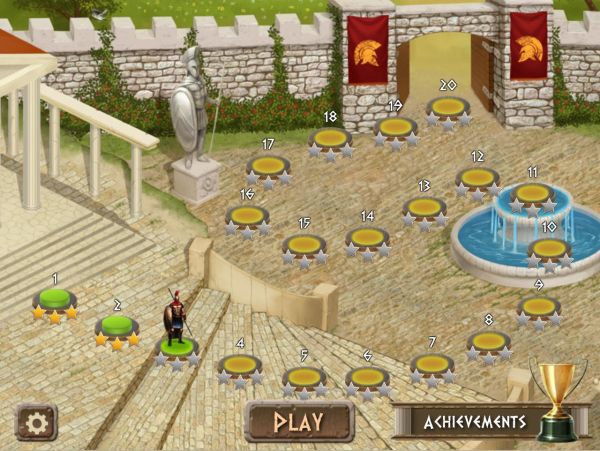Image resolution: width=600 pixels, height=451 pixels.
Task: Select level 11 node
Action: tap(532, 192)
